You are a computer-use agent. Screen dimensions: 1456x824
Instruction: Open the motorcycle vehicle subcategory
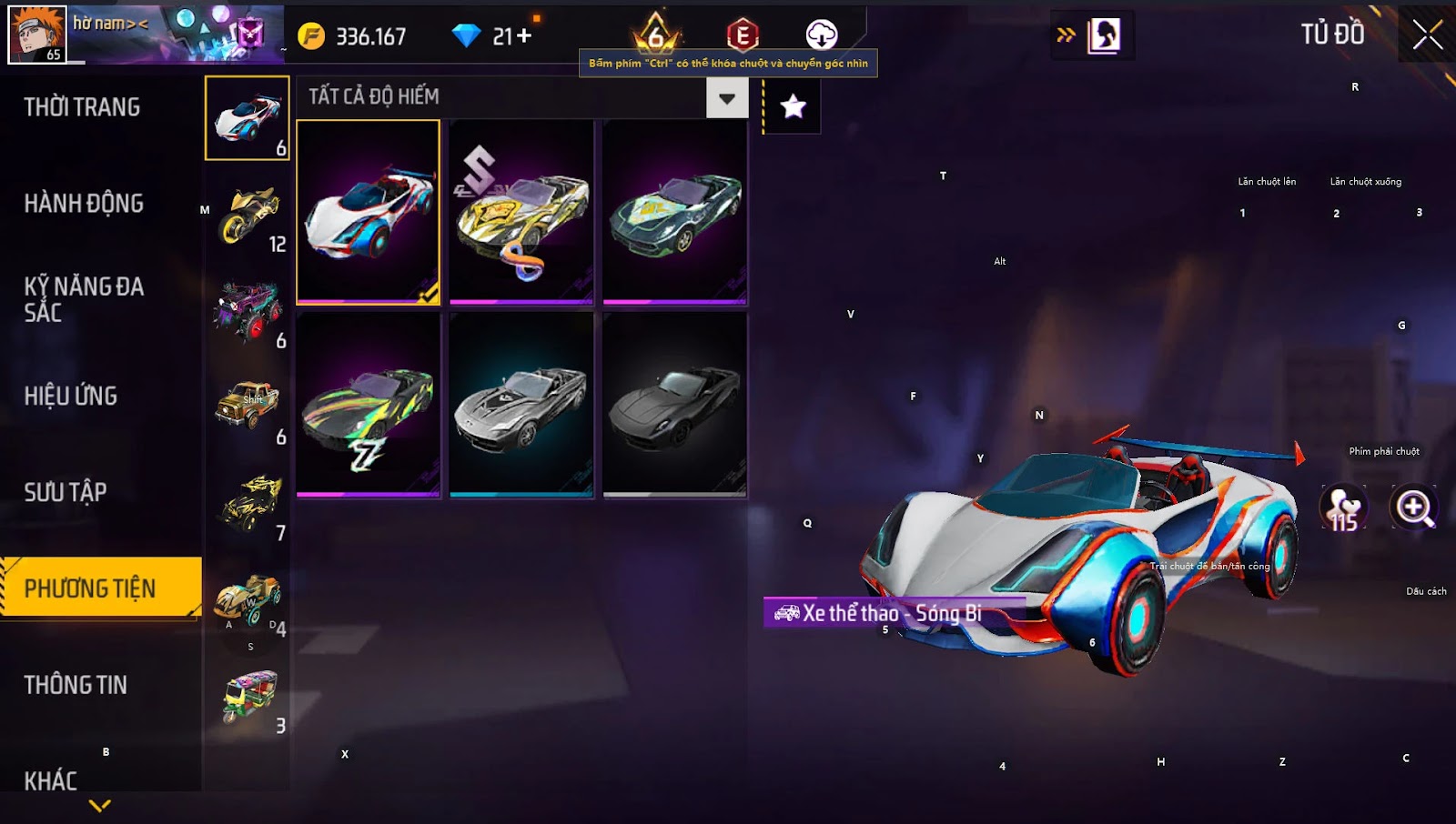tap(248, 215)
